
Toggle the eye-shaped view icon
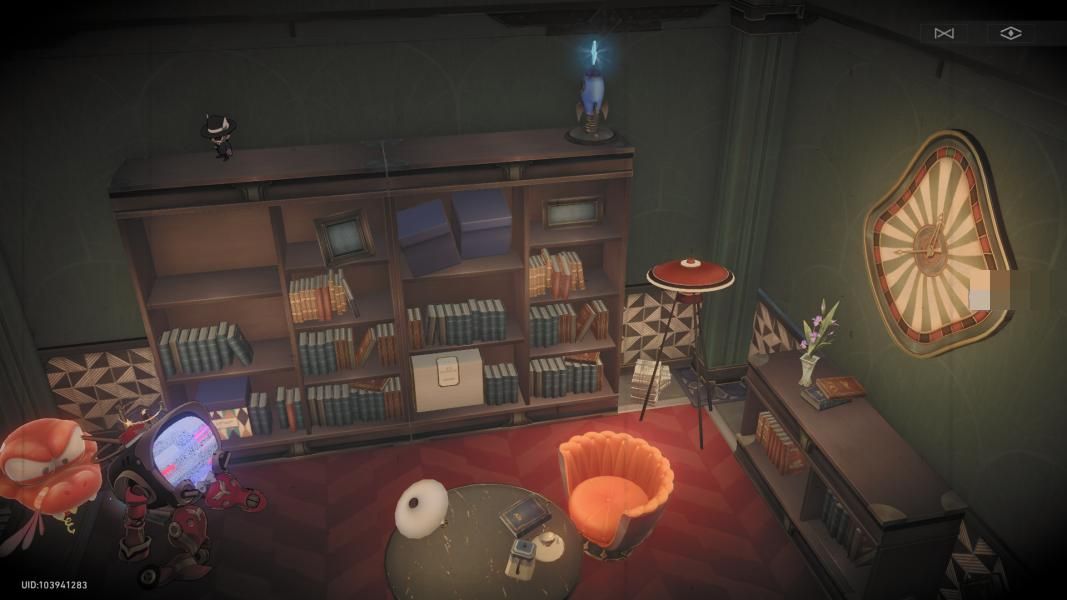click(1011, 33)
